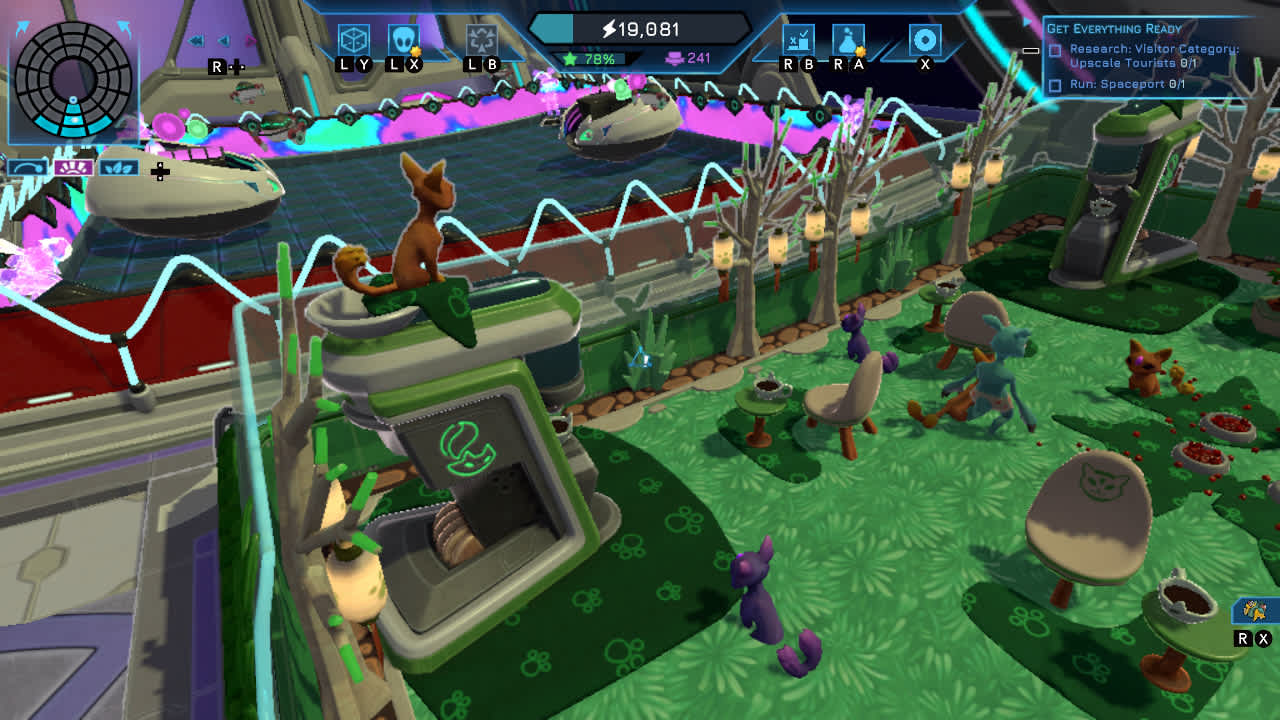Select the curved path tool tab

coord(27,168)
